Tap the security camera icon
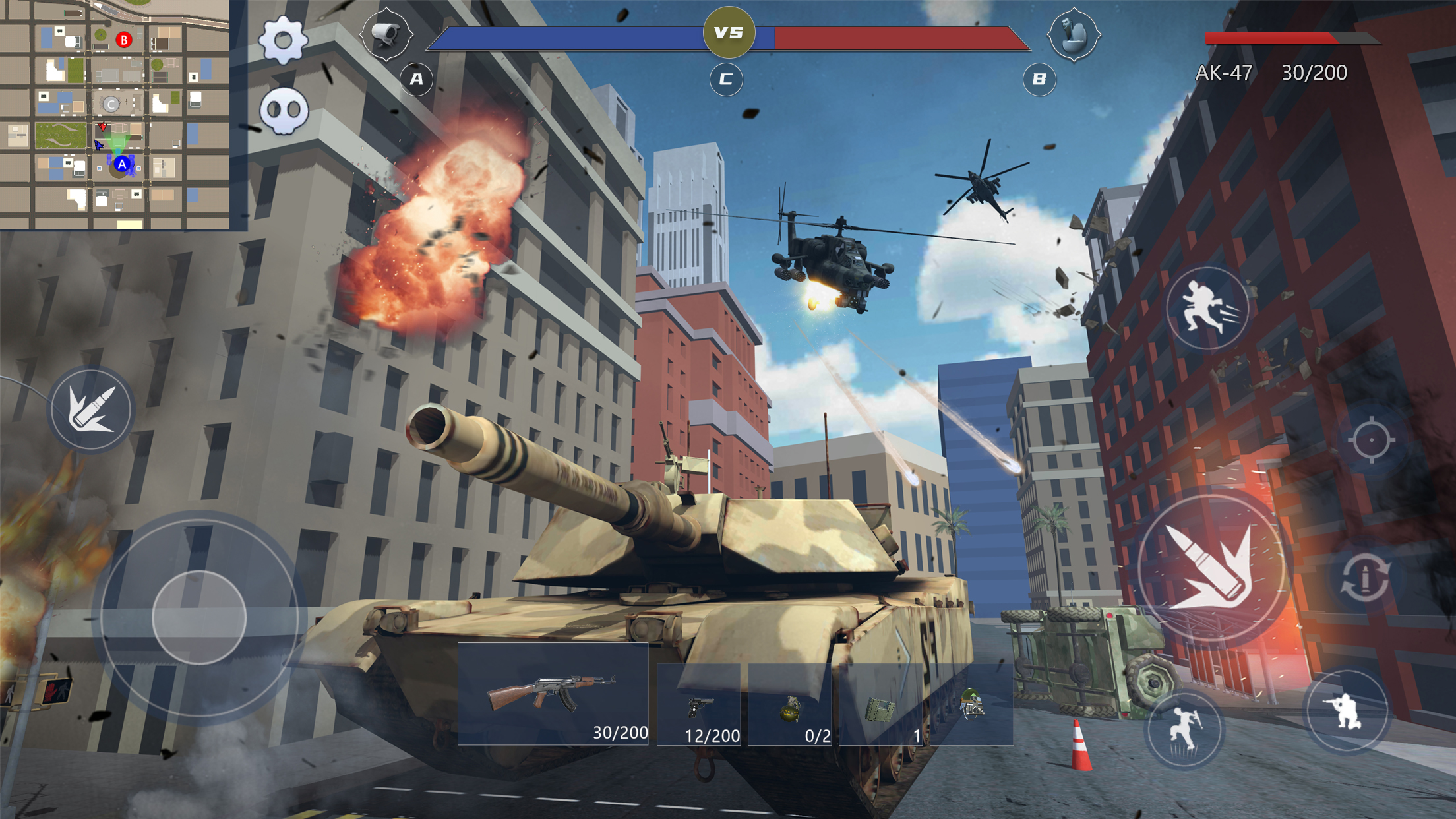 coord(386,33)
